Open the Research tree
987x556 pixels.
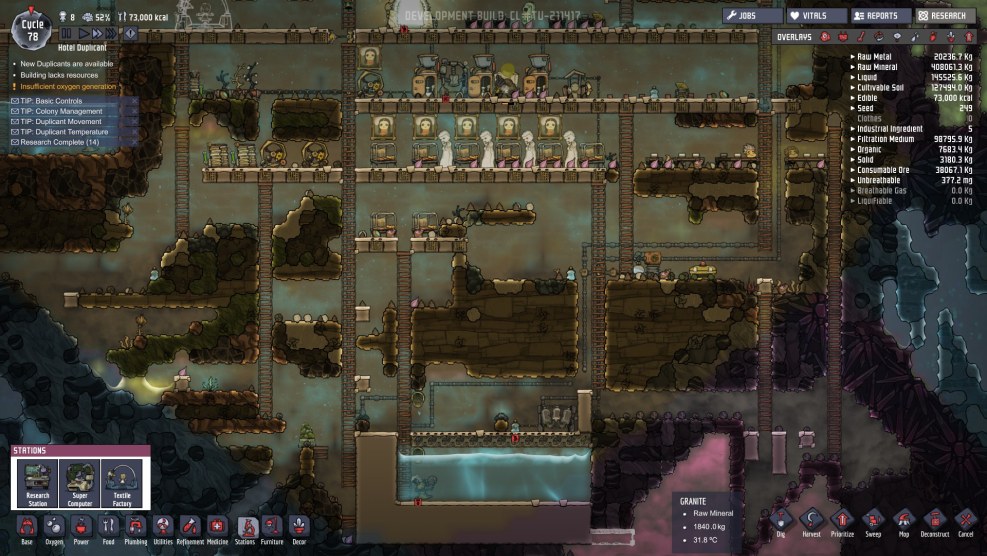point(943,16)
